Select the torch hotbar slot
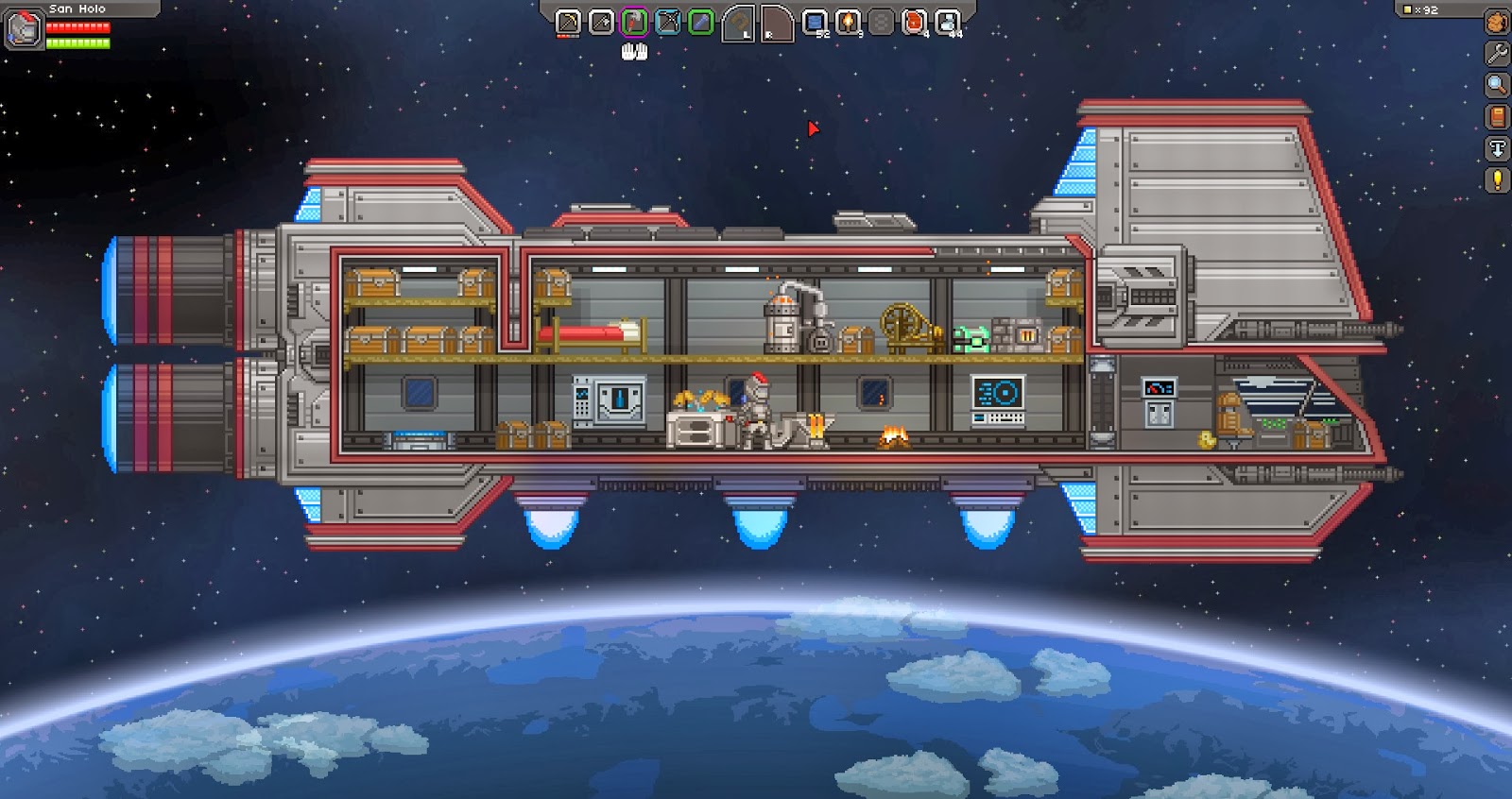Screen dimensions: 1512x799 [848, 22]
